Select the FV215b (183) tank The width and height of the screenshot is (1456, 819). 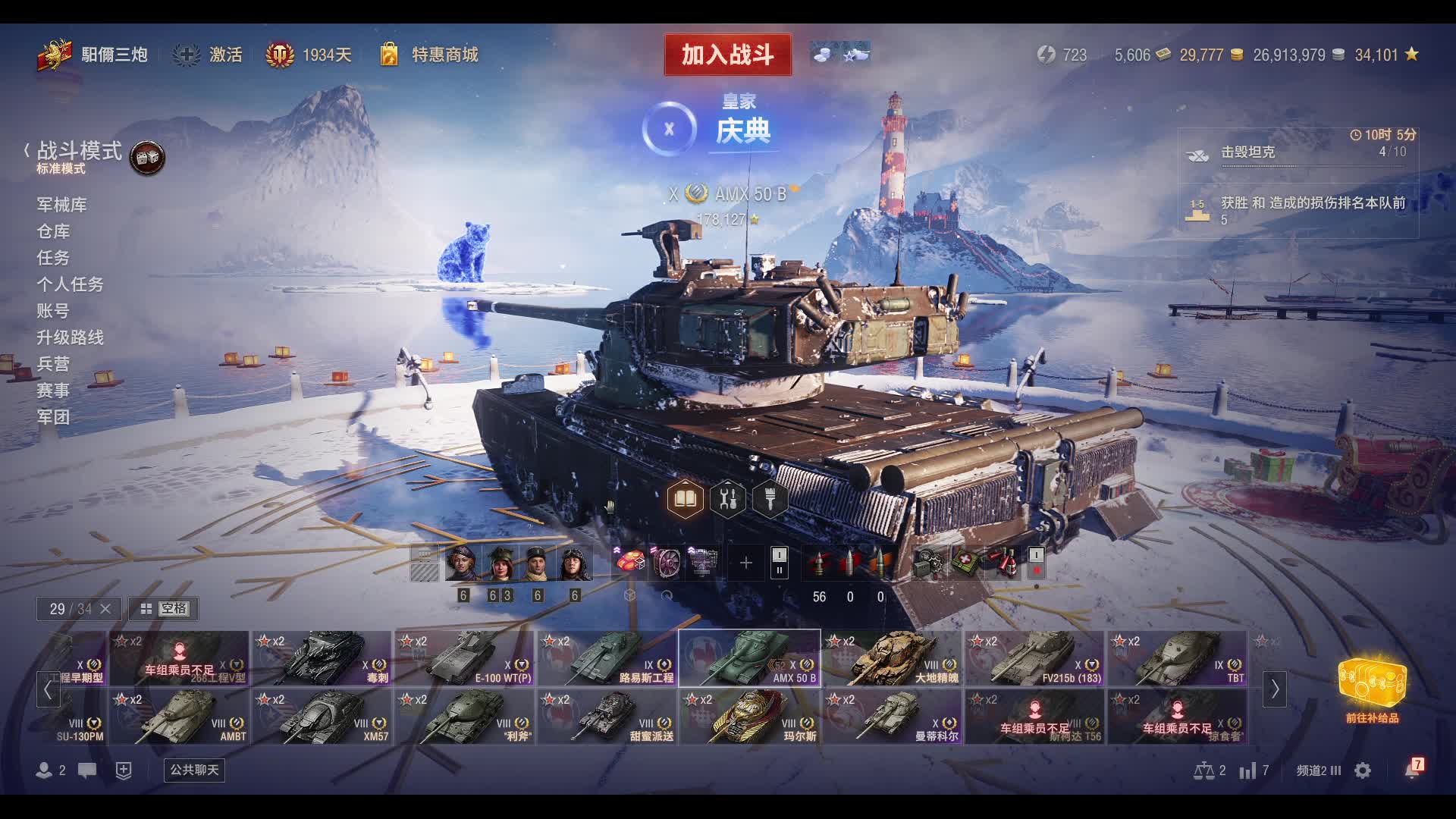point(1034,658)
